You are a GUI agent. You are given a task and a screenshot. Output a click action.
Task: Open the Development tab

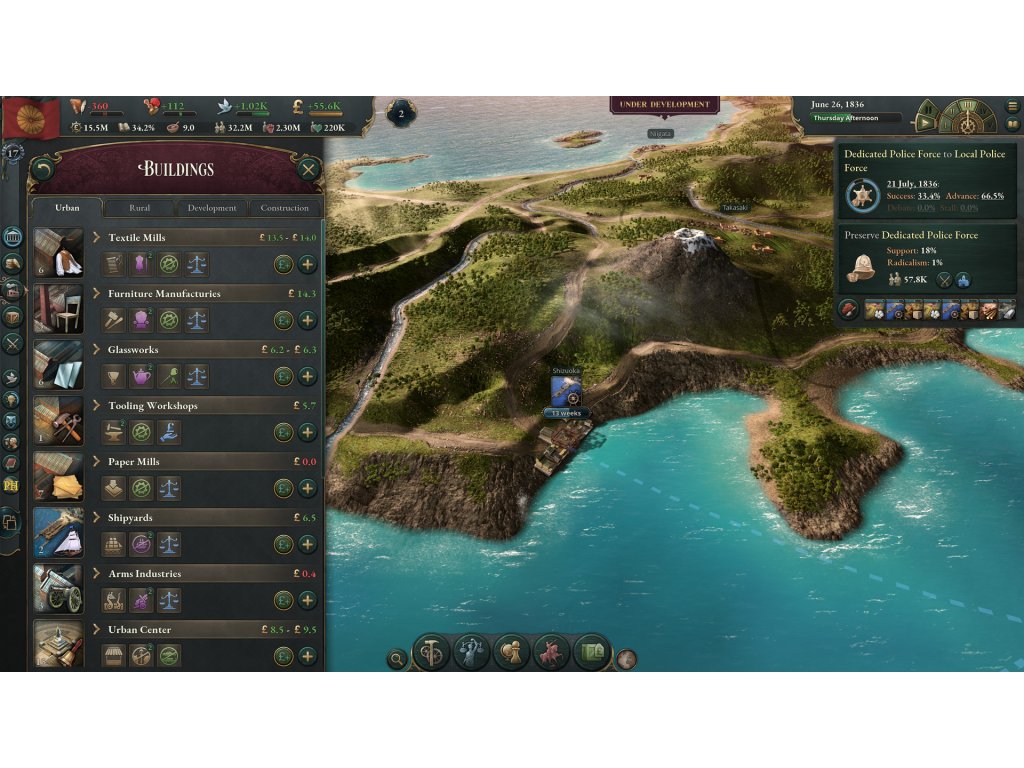[212, 208]
